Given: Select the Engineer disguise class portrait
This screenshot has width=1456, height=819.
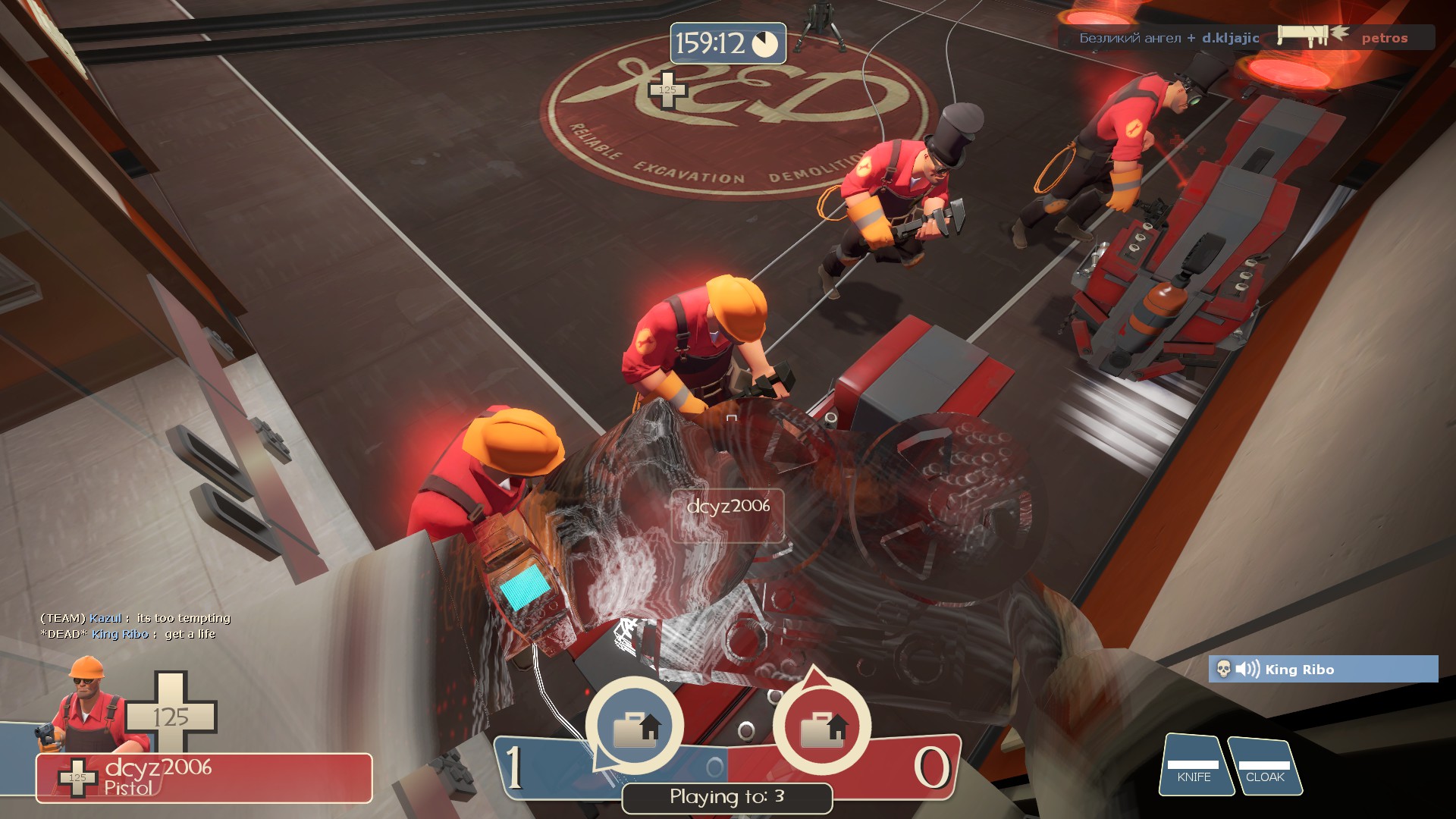Looking at the screenshot, I should [85, 707].
